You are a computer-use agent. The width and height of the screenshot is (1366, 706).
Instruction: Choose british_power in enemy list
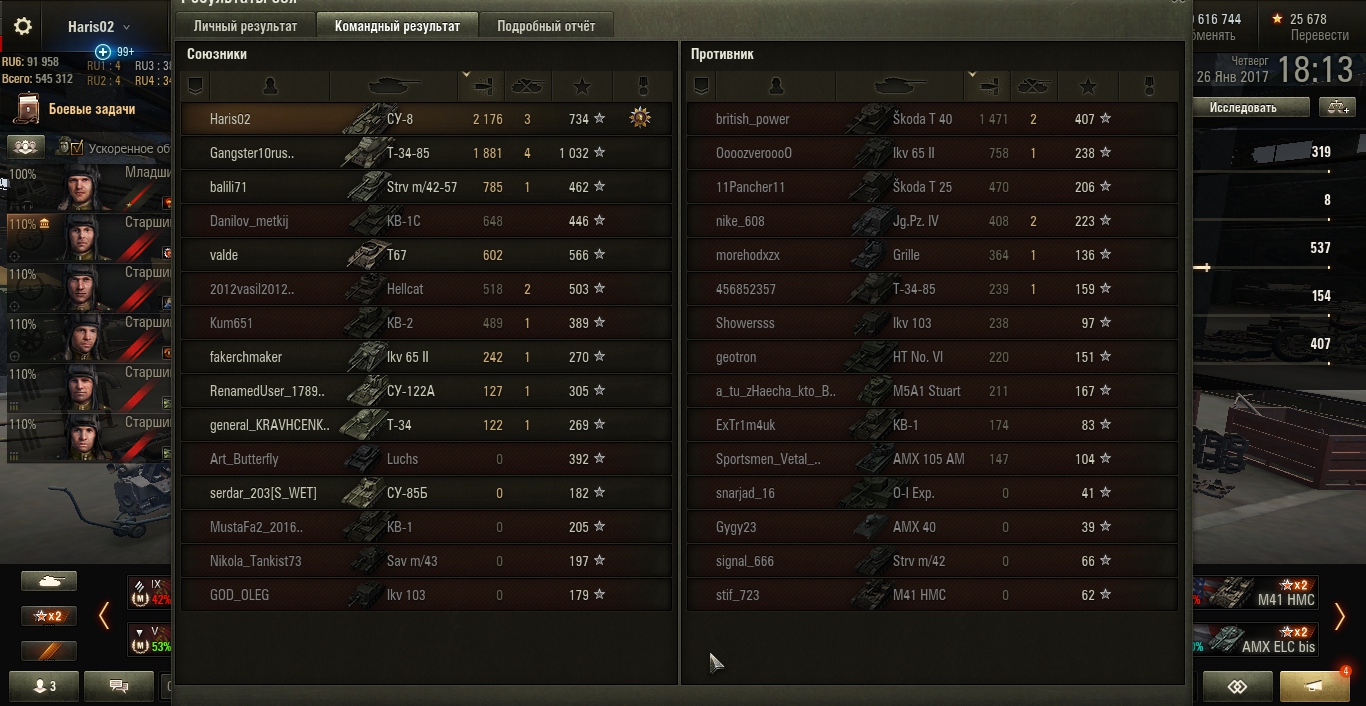point(931,119)
